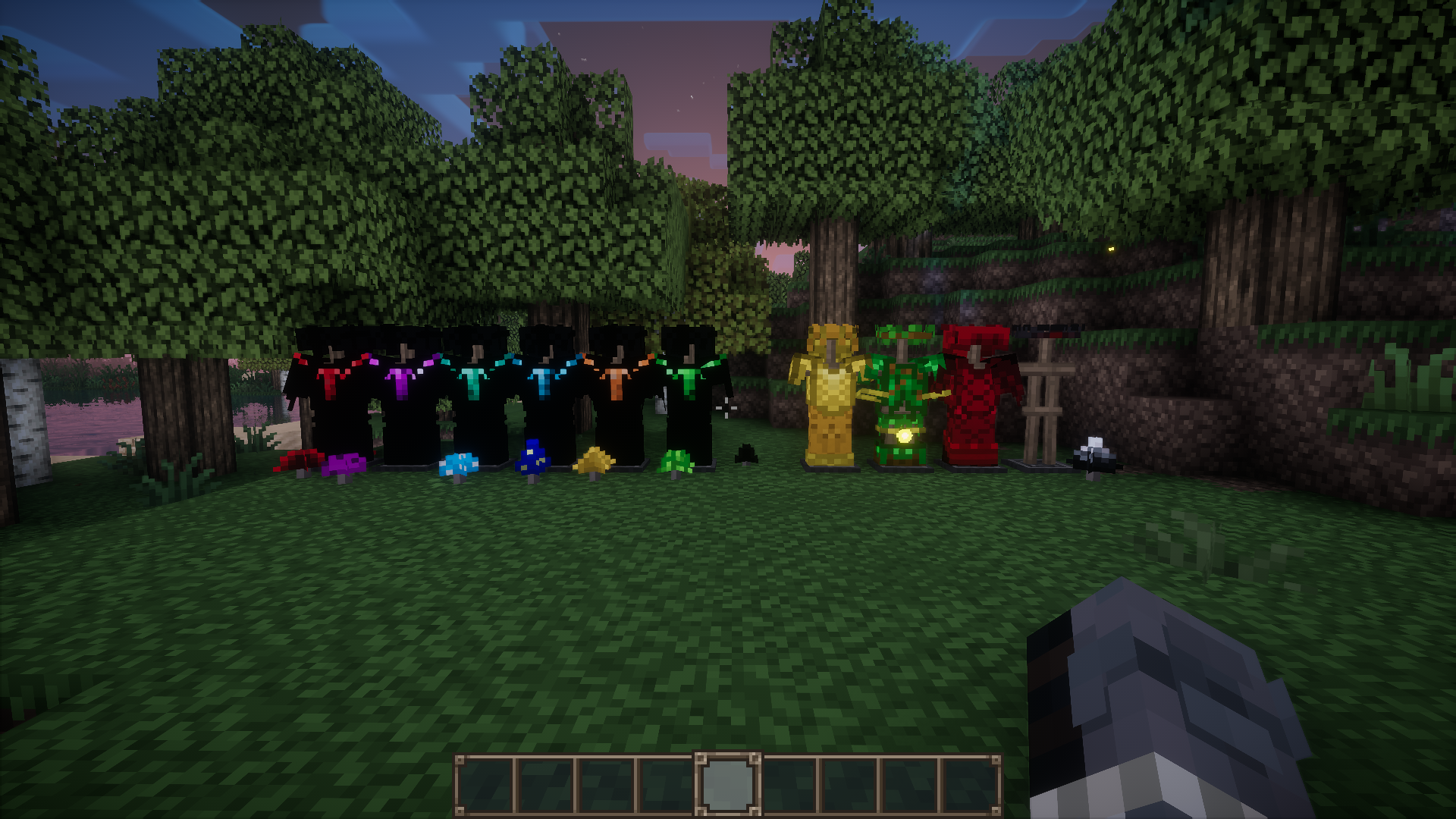Viewport: 1456px width, 819px height.
Task: Select the light blue elytra armor stand
Action: 546,383
